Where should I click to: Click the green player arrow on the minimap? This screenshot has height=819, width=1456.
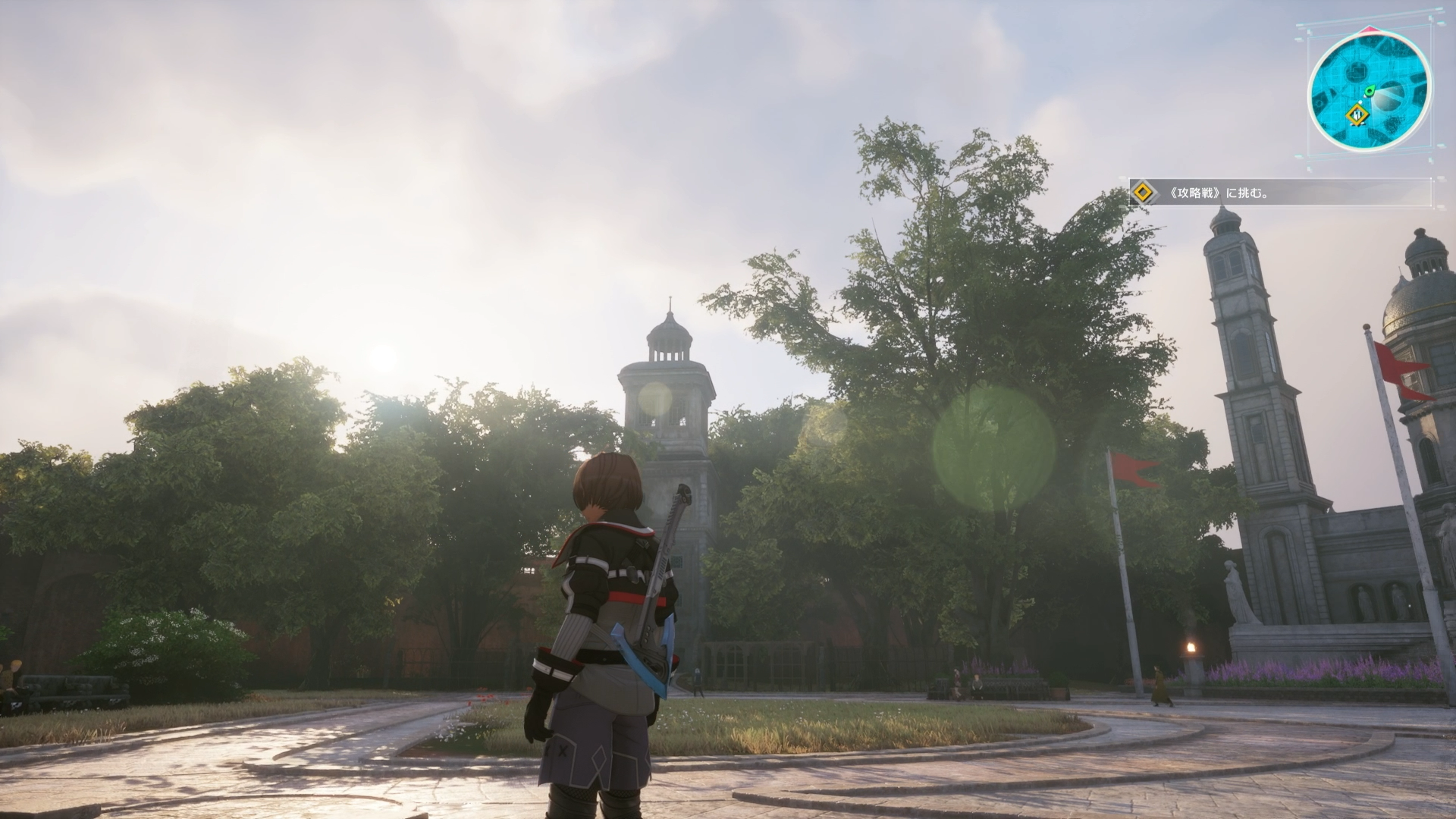(x=1370, y=91)
